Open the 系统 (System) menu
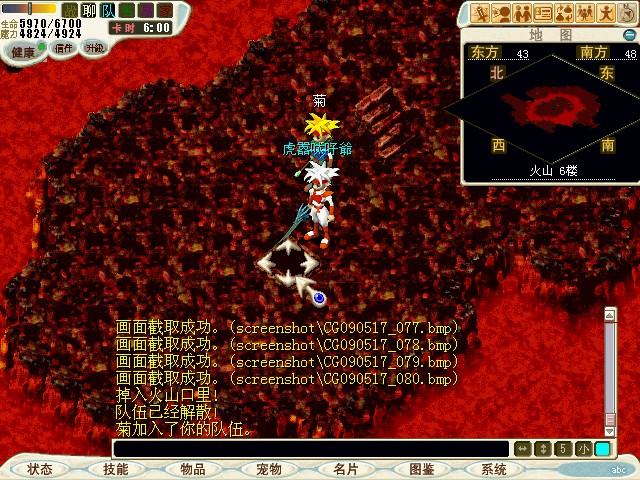 (x=494, y=469)
